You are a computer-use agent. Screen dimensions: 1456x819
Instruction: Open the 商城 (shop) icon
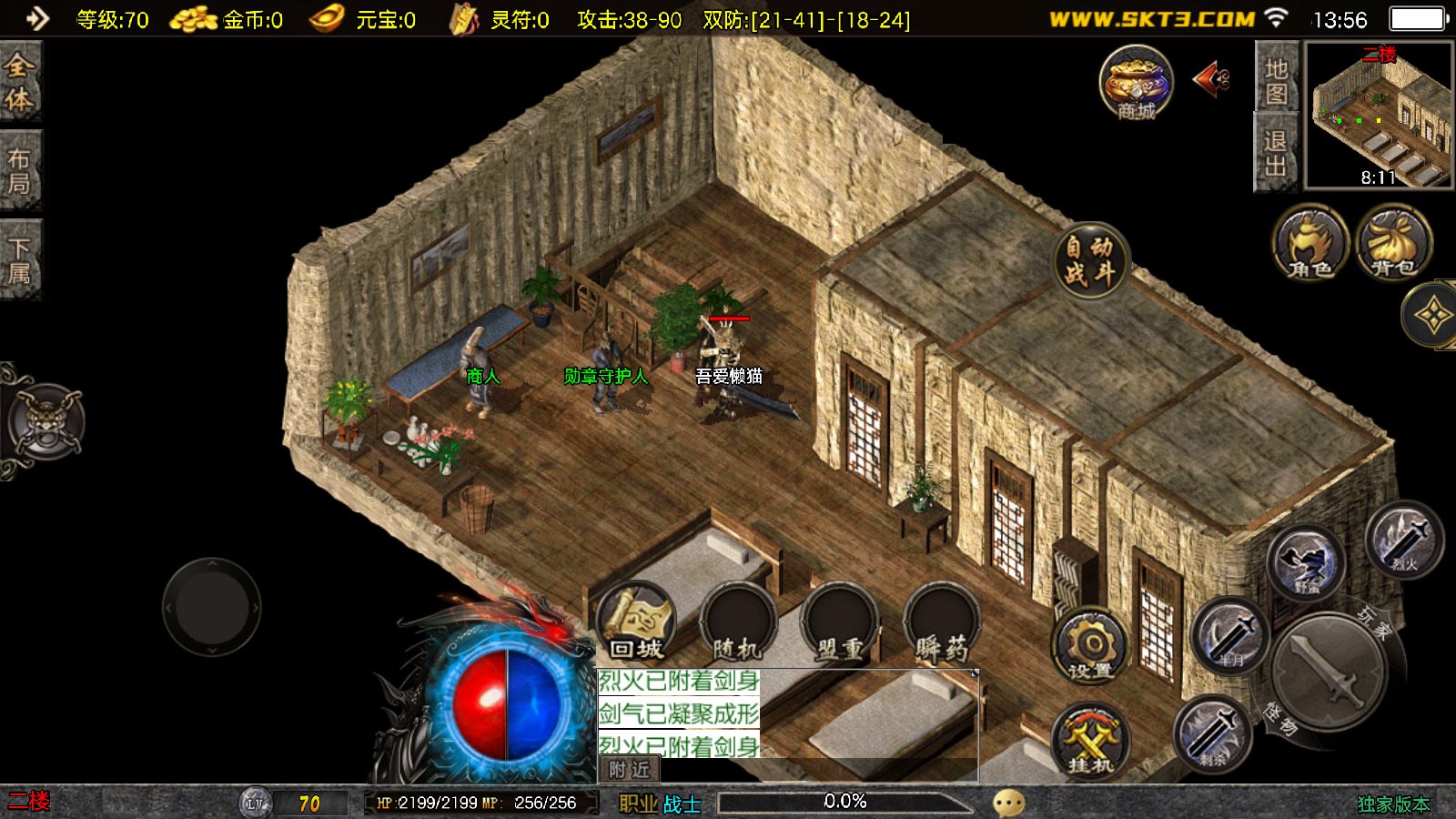pyautogui.click(x=1134, y=86)
